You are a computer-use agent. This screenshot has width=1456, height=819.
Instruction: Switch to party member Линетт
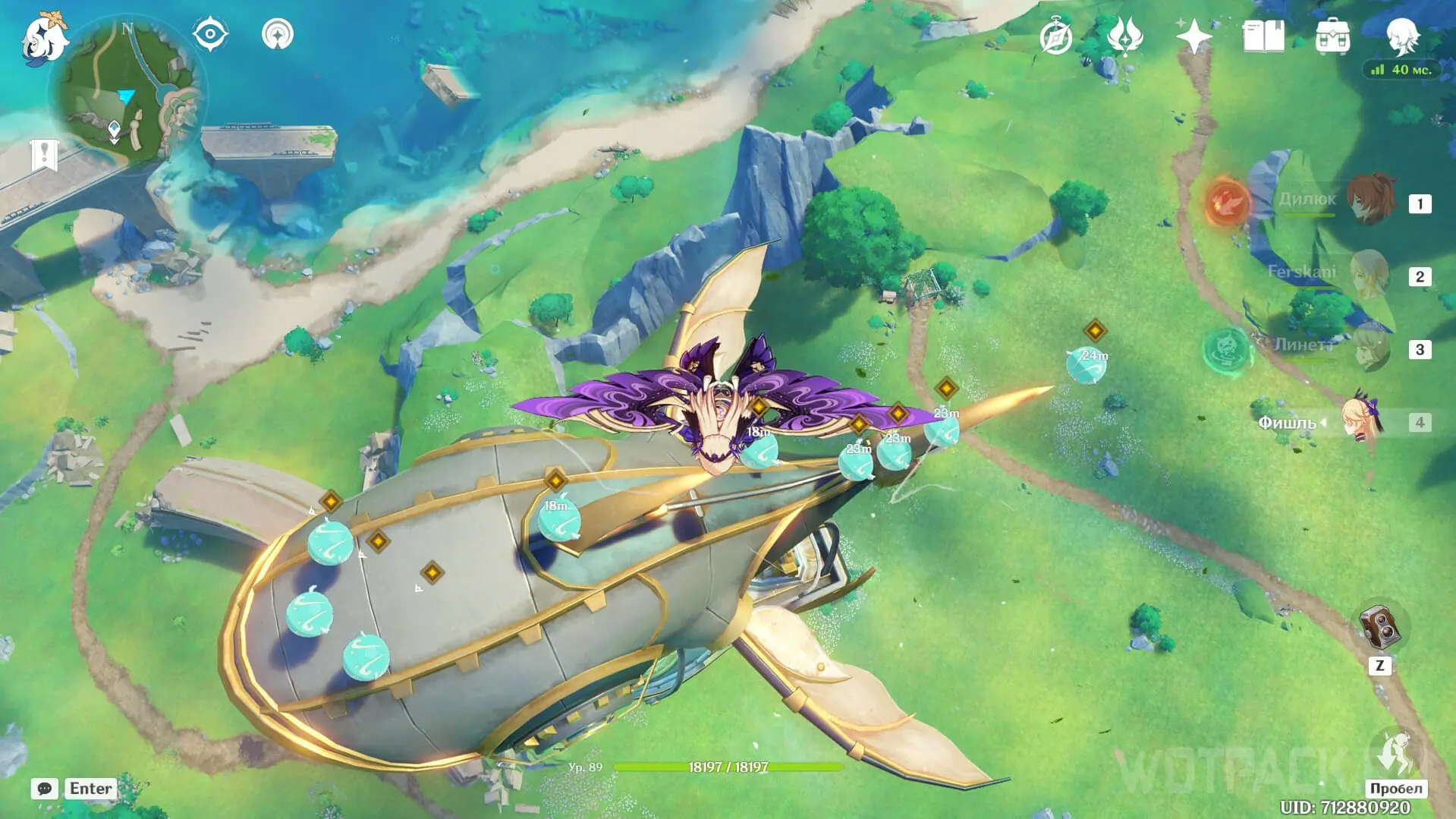click(x=1370, y=348)
